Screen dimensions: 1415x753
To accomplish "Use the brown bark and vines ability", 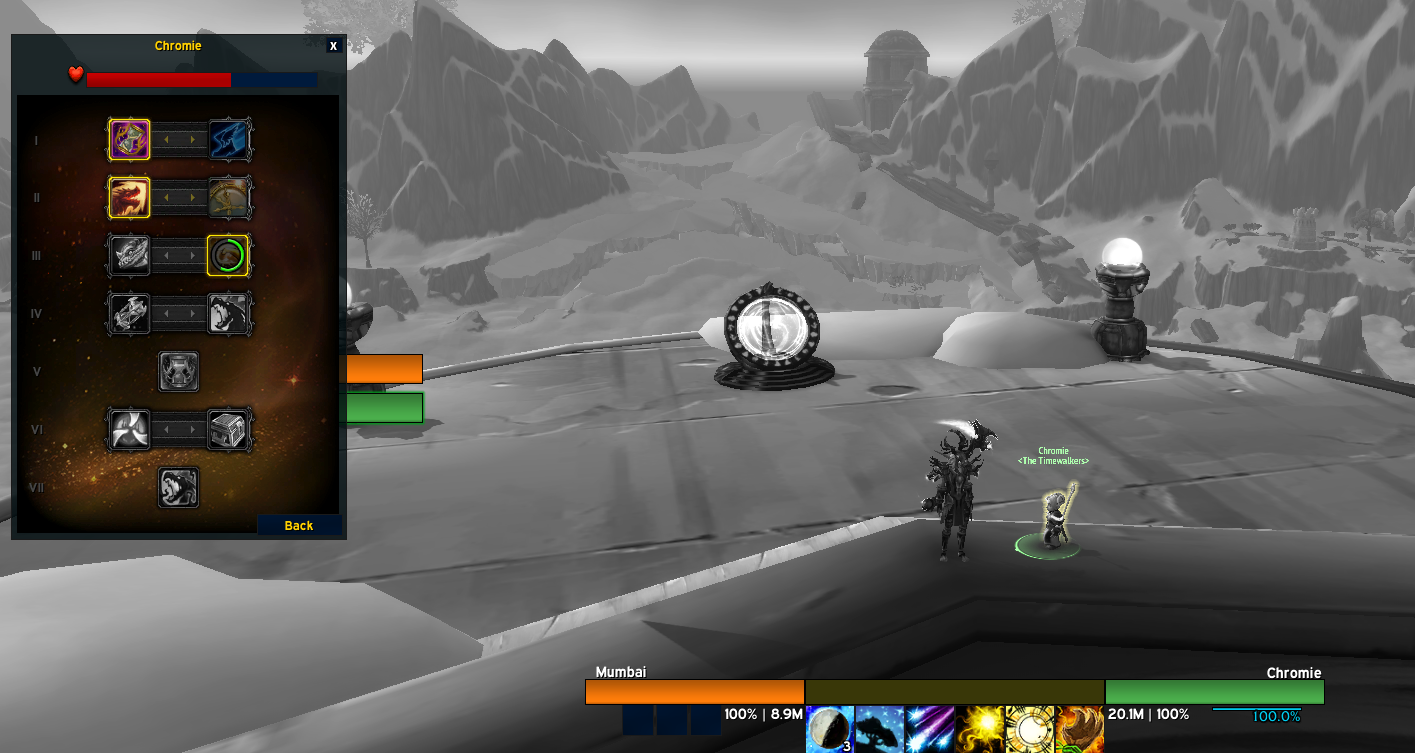I will (x=1079, y=729).
